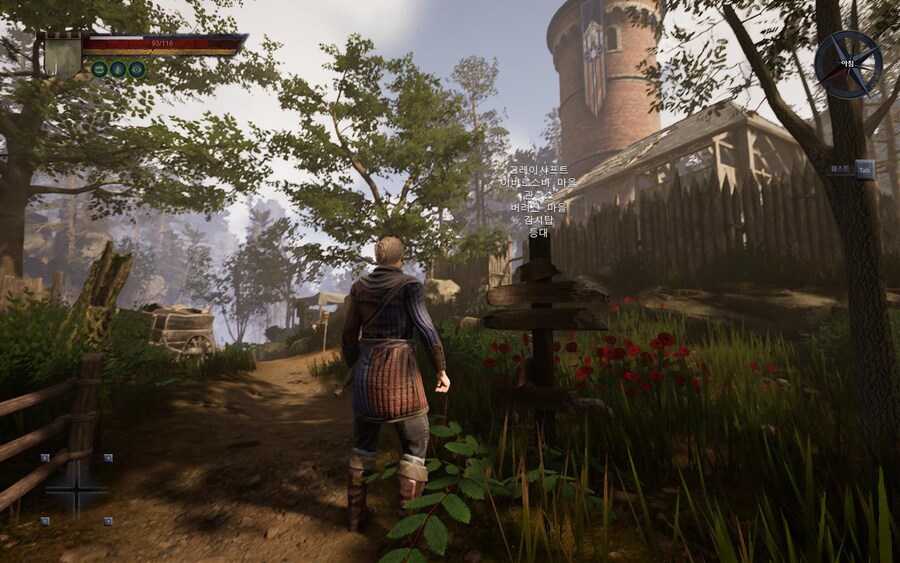This screenshot has width=900, height=563.
Task: Open the compass rose in the corner
Action: 847,63
